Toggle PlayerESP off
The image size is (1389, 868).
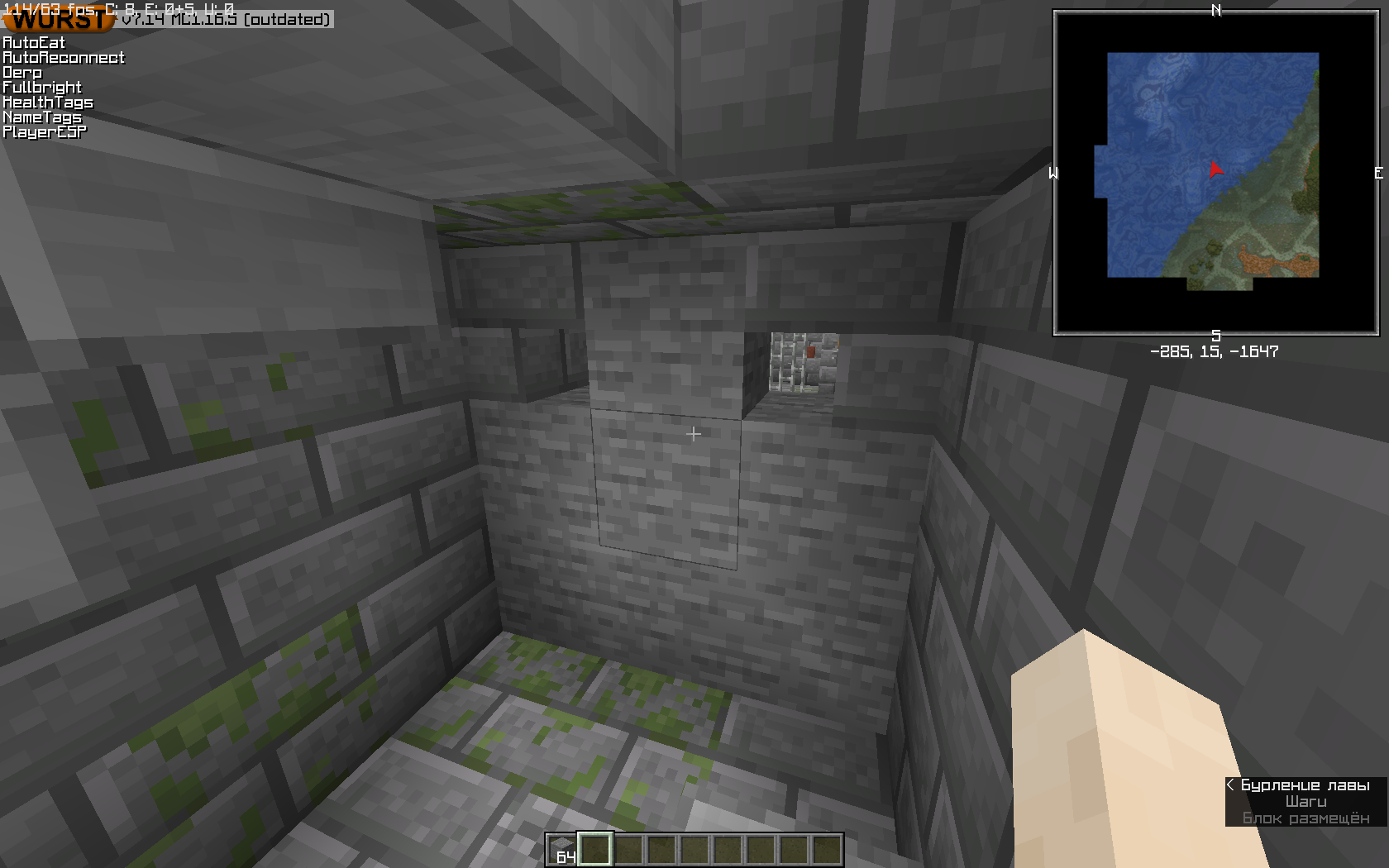pyautogui.click(x=43, y=131)
